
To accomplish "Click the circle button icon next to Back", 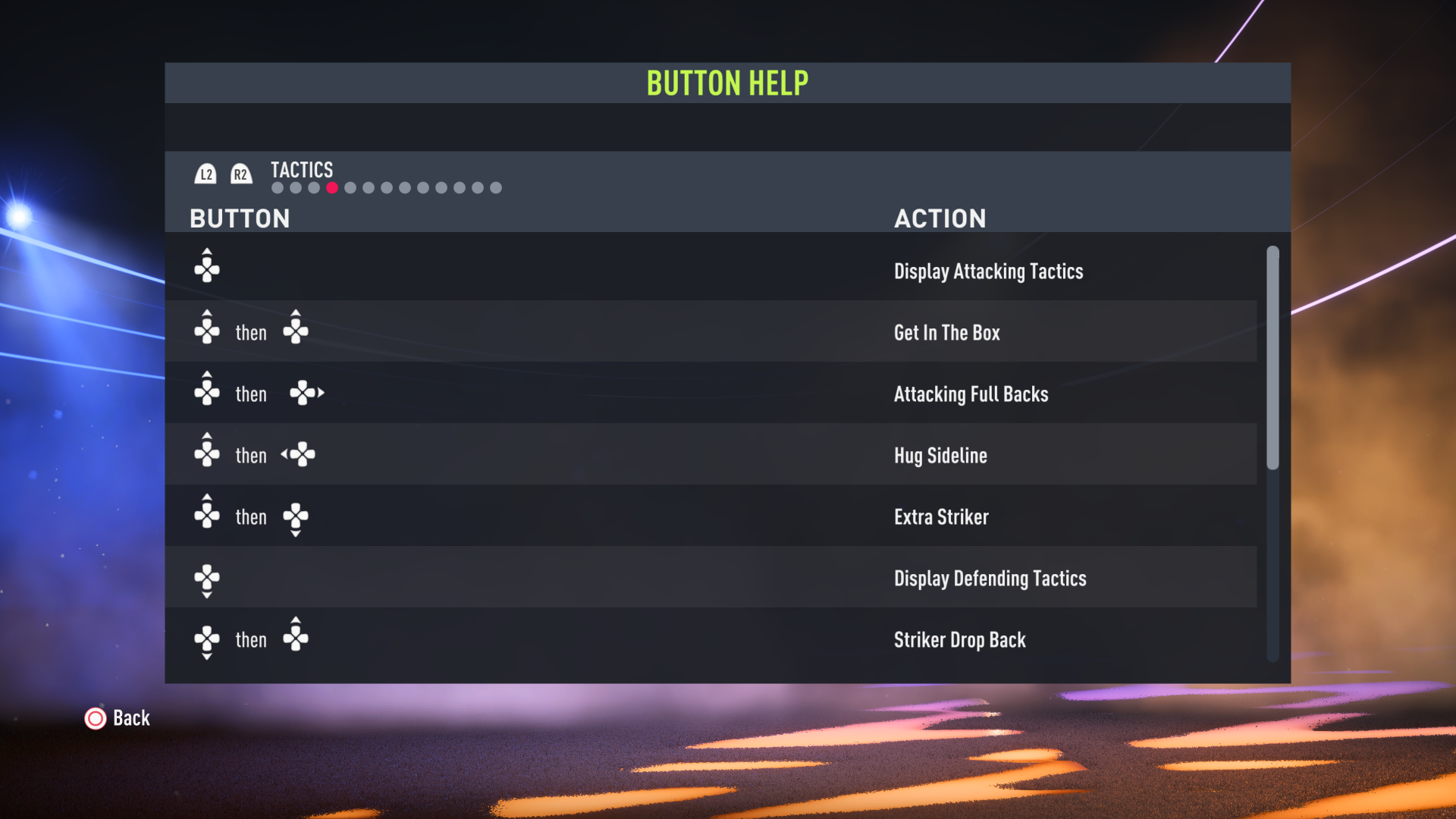I will pyautogui.click(x=95, y=718).
